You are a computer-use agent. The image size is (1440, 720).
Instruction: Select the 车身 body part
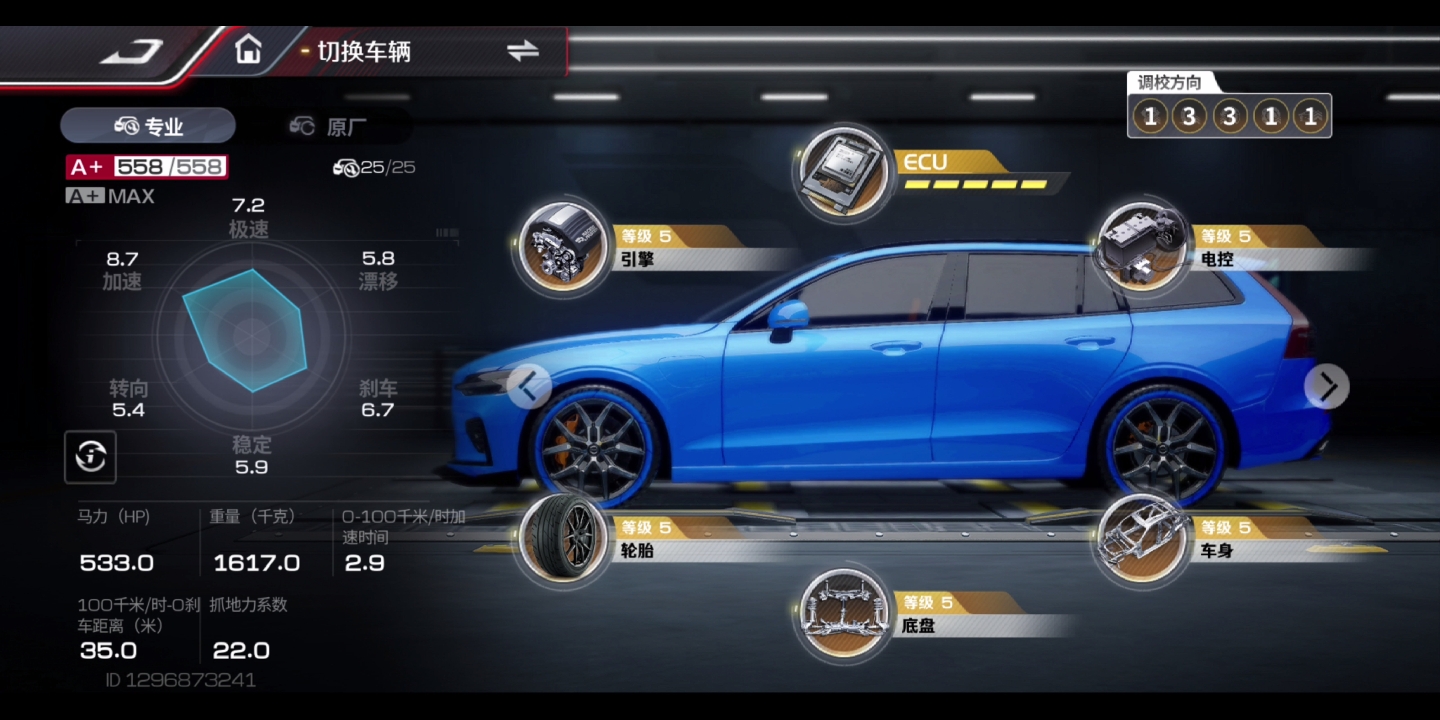1141,539
